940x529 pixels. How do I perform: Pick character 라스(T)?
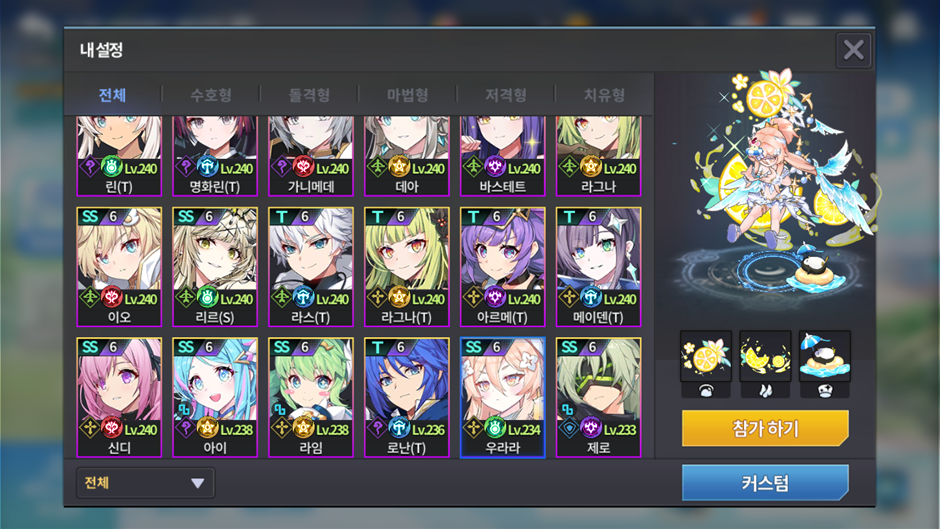click(311, 266)
